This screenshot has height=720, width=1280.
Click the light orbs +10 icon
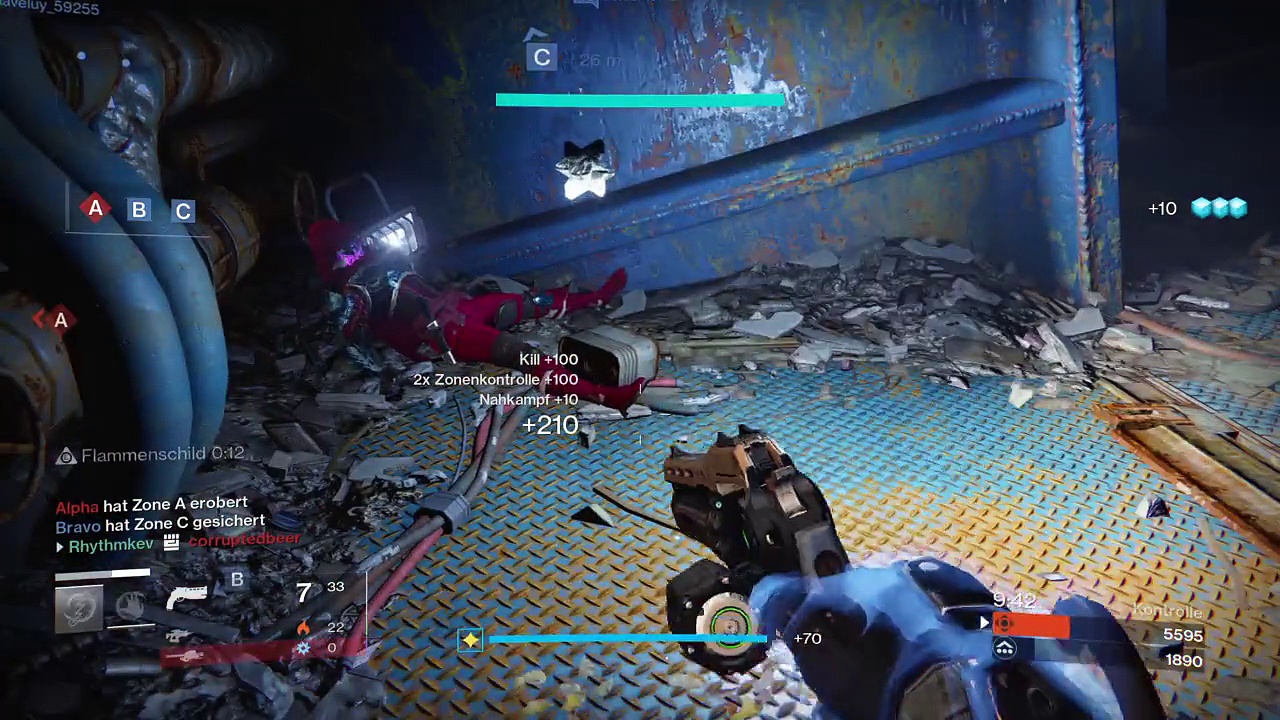pyautogui.click(x=1218, y=208)
